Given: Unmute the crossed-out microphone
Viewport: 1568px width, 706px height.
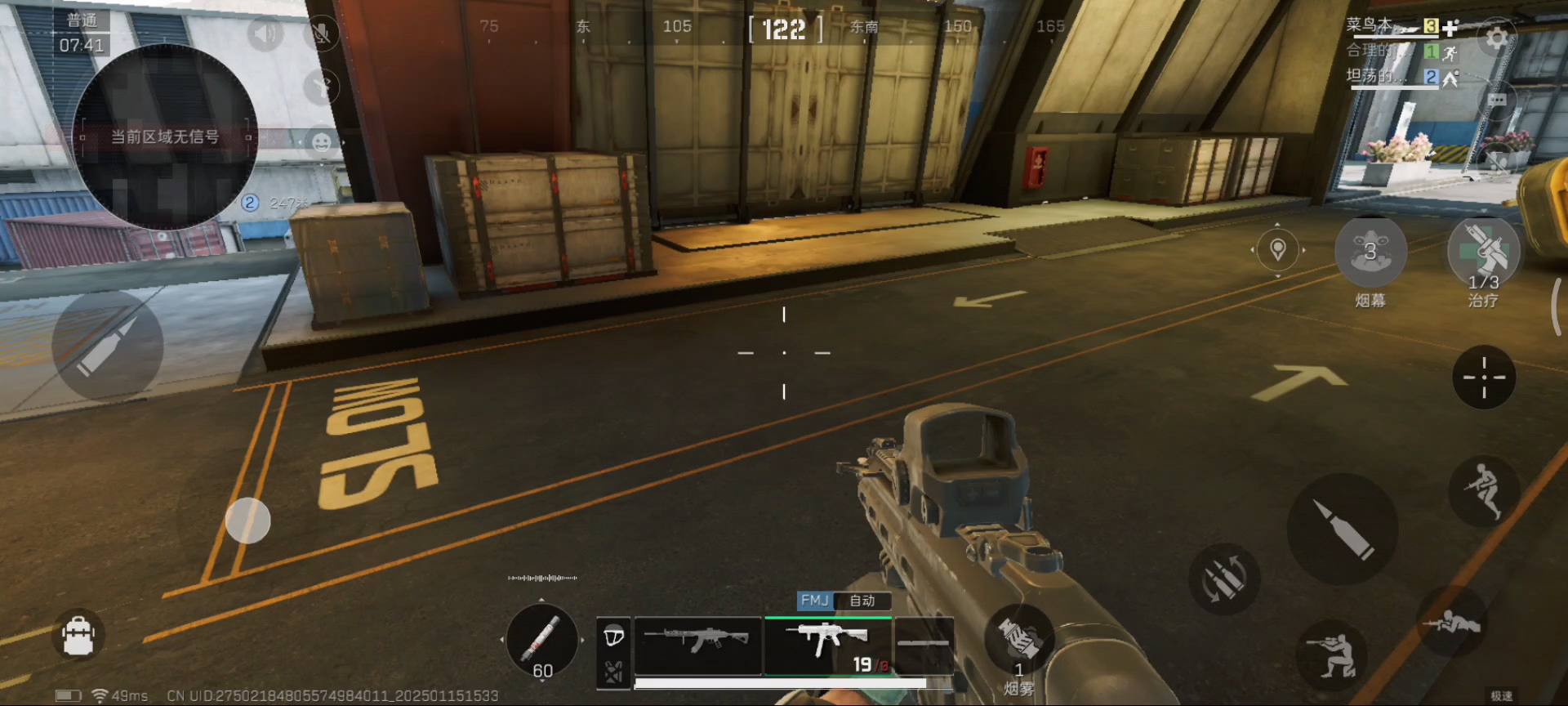Looking at the screenshot, I should pyautogui.click(x=322, y=34).
